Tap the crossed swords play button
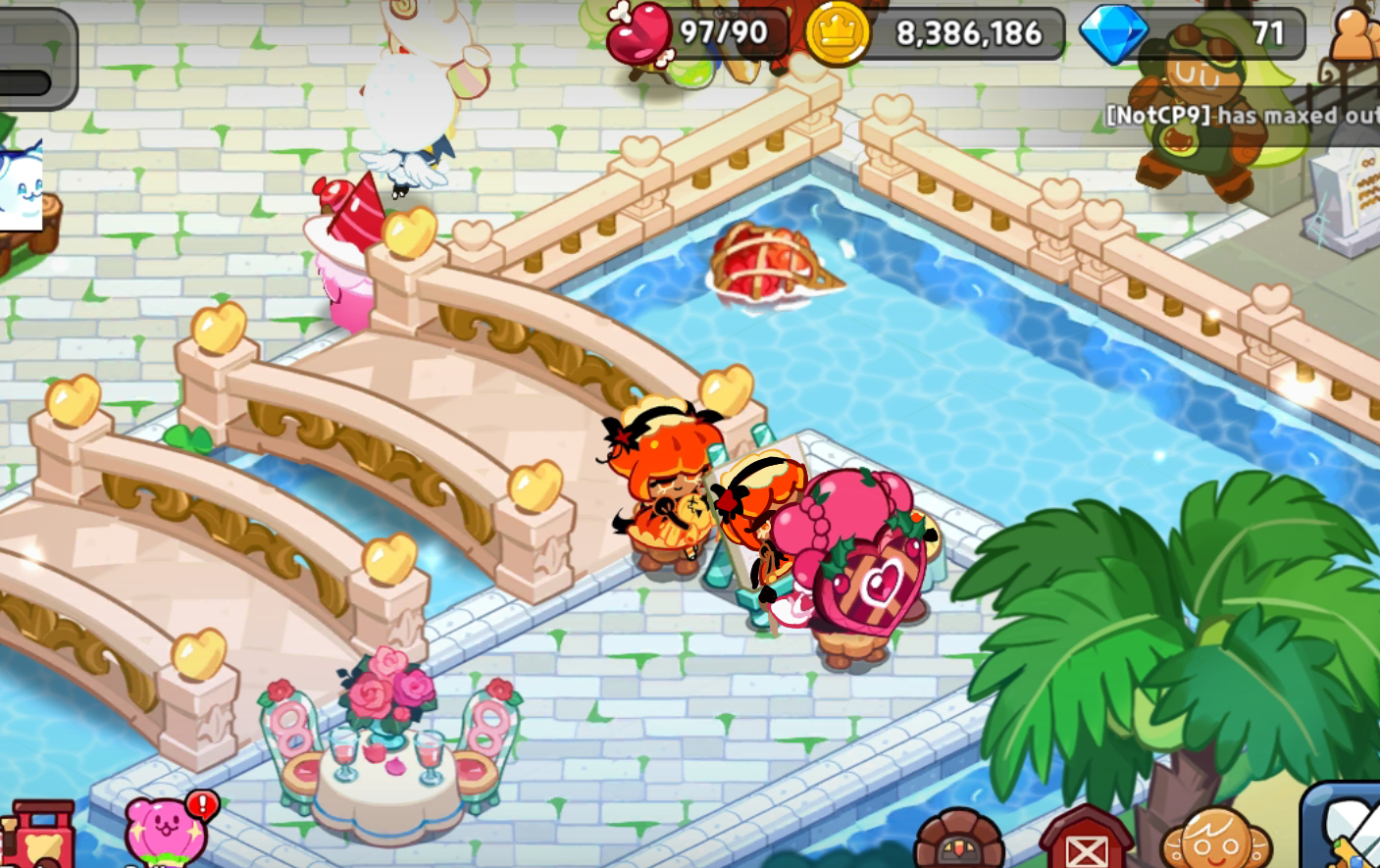 point(1346,829)
